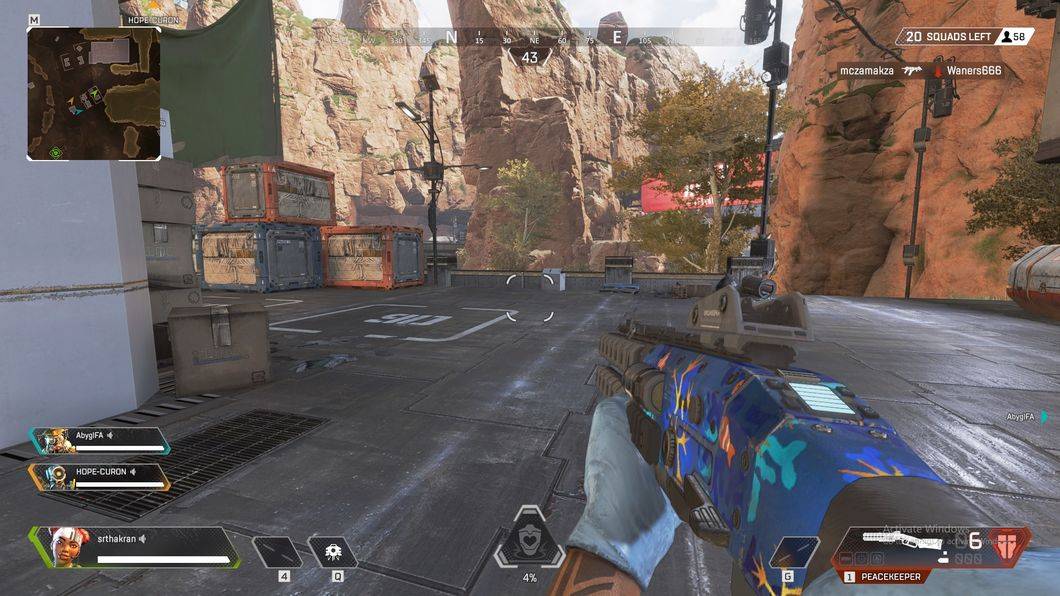Trigger the ultimate ability icon at 4%
This screenshot has width=1060, height=596.
coord(529,540)
